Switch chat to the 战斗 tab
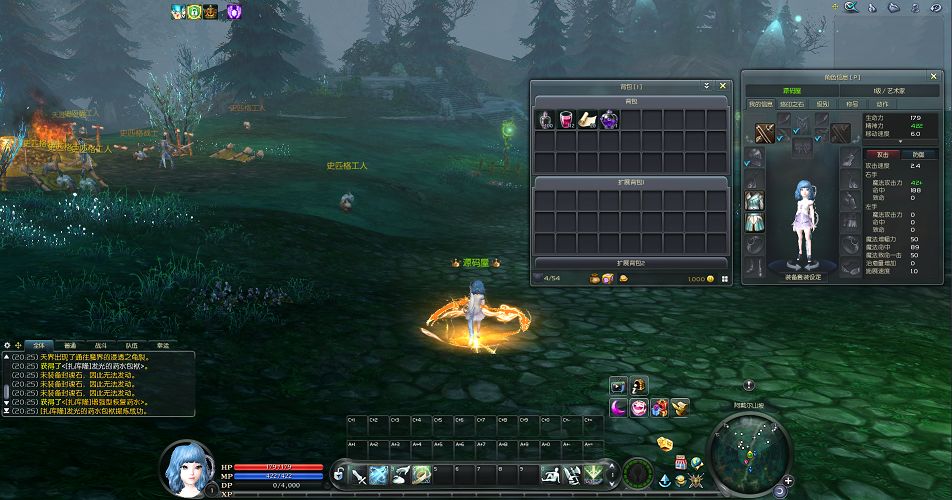Screen dimensions: 952x500 coord(102,345)
